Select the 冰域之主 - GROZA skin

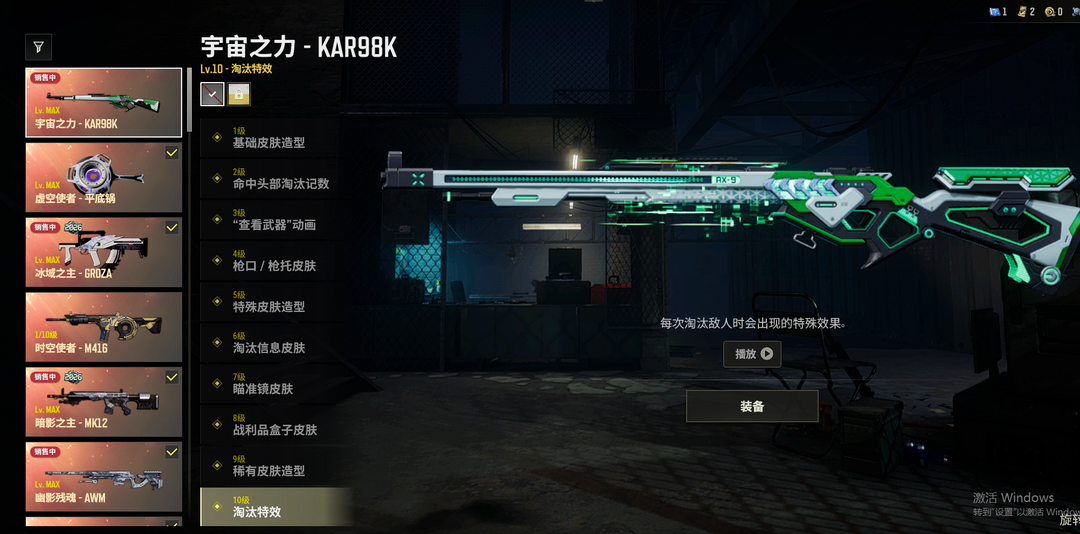[x=104, y=251]
